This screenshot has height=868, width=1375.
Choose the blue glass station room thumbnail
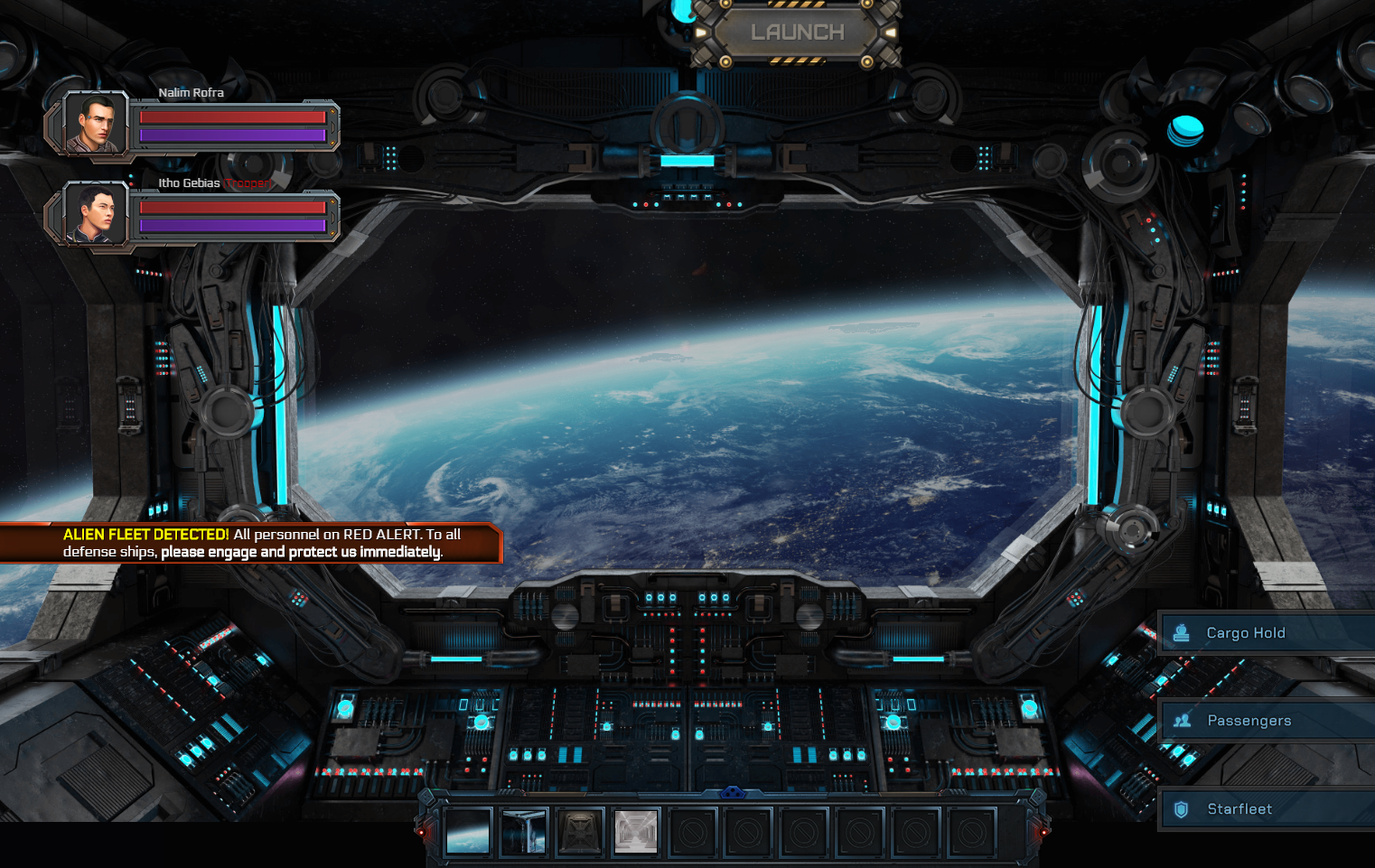(524, 831)
